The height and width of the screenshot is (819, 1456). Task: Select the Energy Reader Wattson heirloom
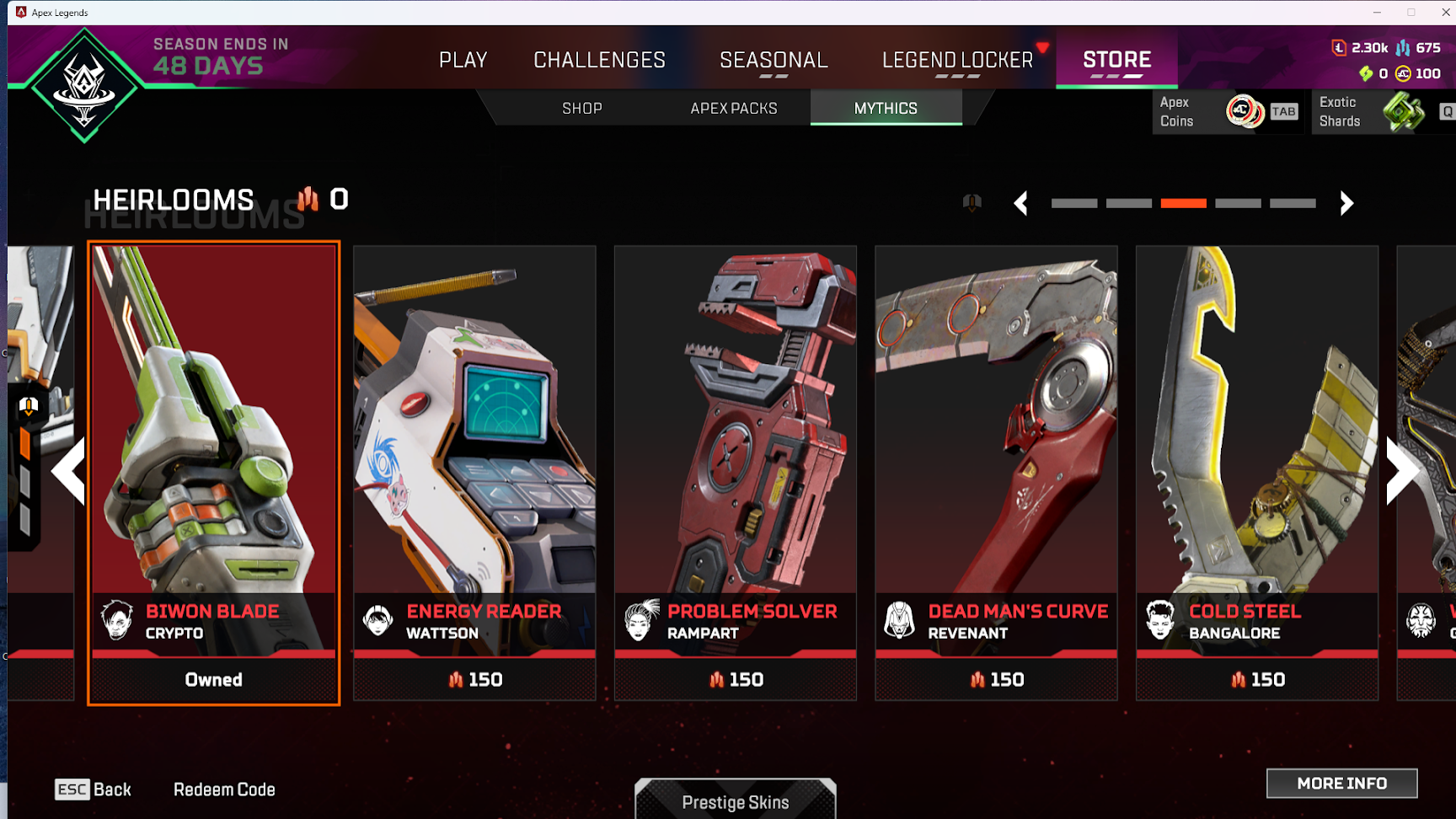pos(474,472)
